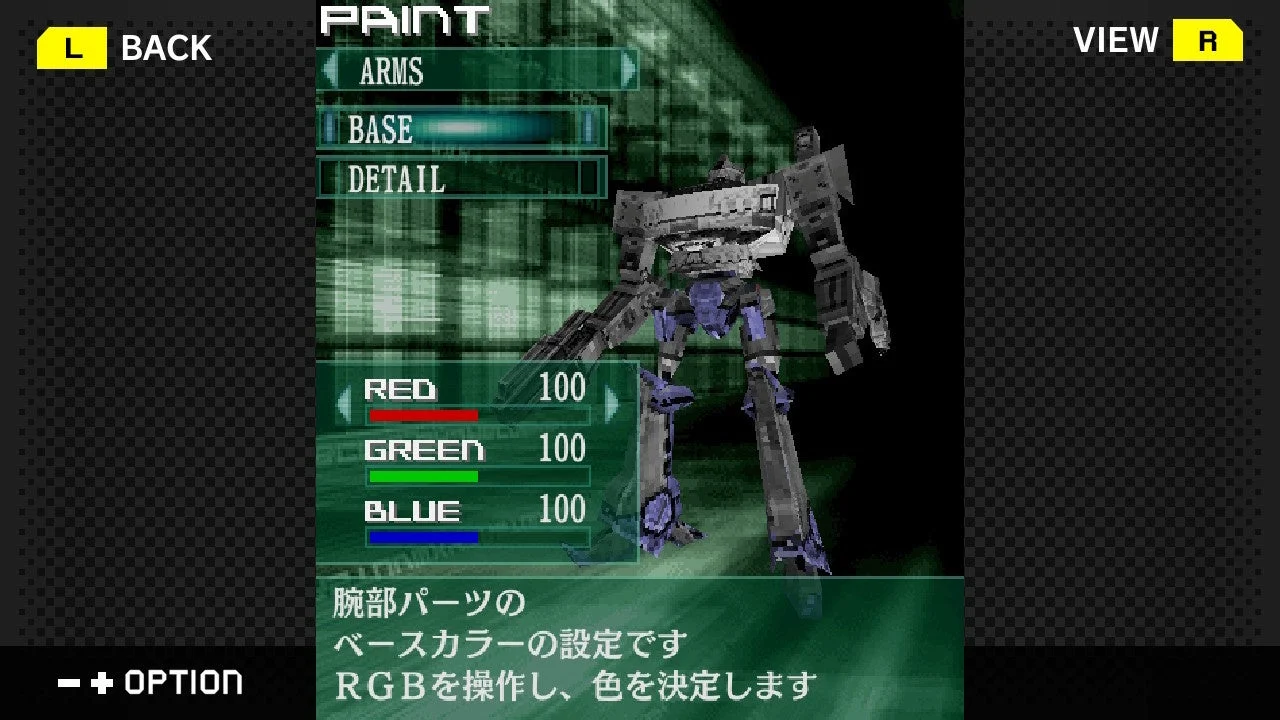Click the red color bar under RED

tap(424, 412)
